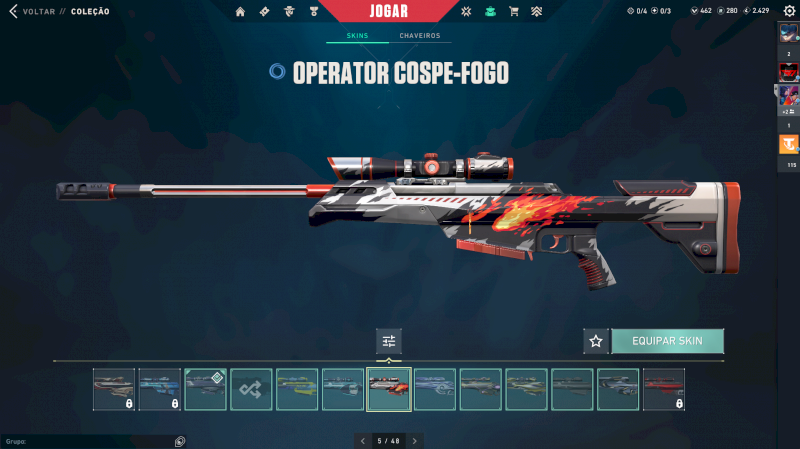Open the filter sliders button
The width and height of the screenshot is (800, 449).
(389, 341)
